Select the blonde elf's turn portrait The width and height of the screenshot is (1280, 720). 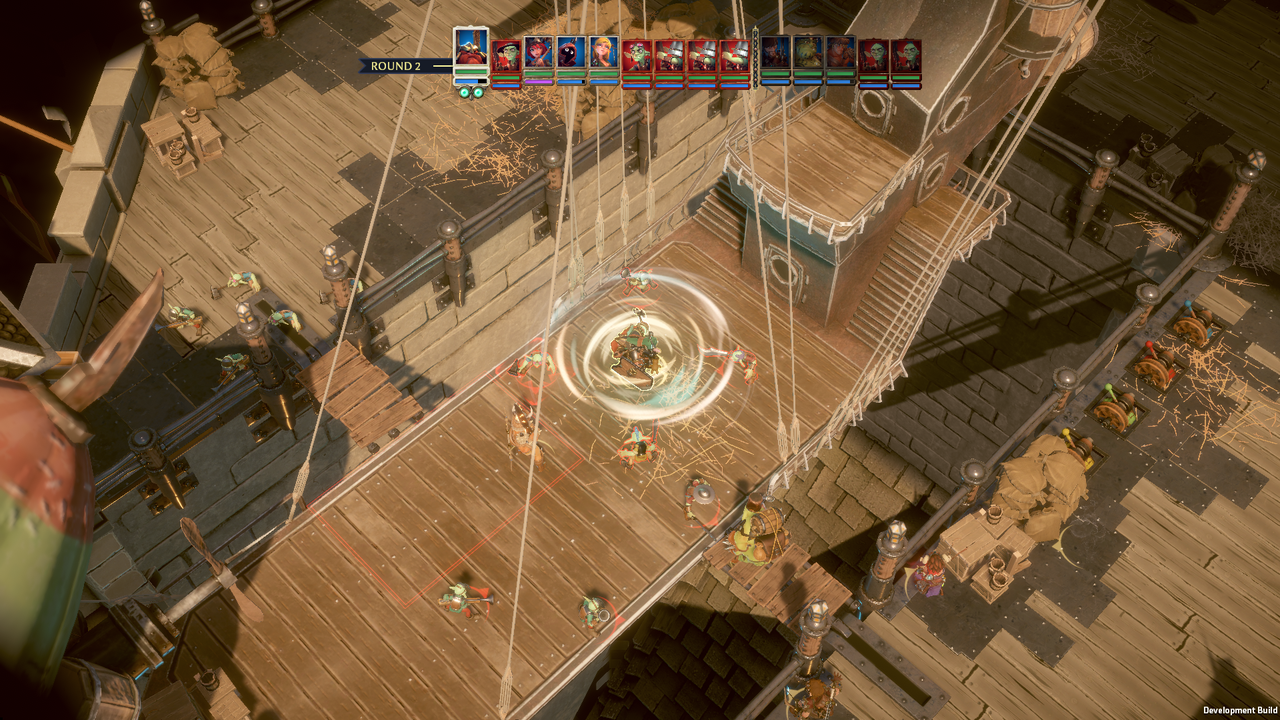(603, 54)
